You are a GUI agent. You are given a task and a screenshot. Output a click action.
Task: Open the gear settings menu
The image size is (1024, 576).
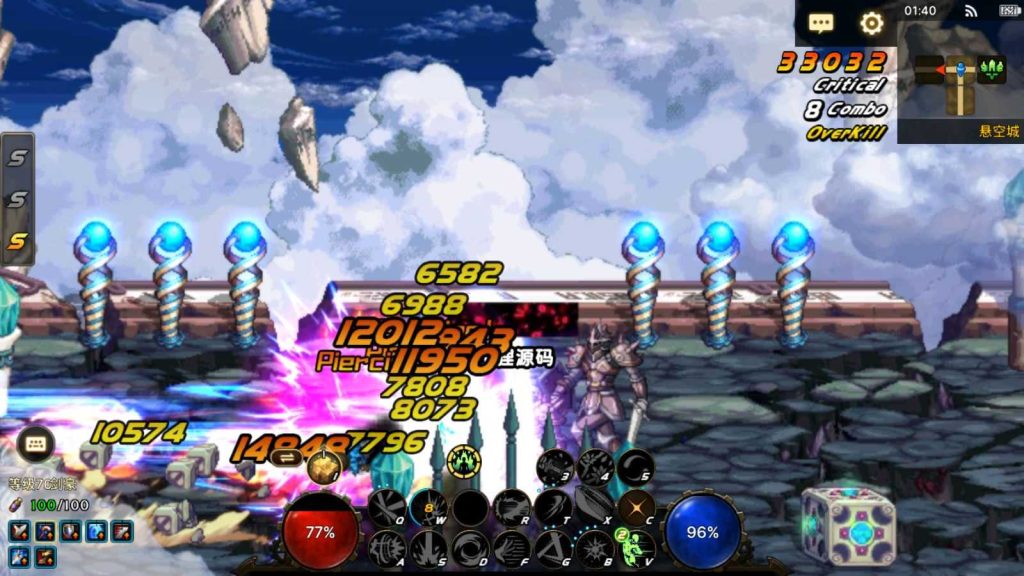pos(872,23)
